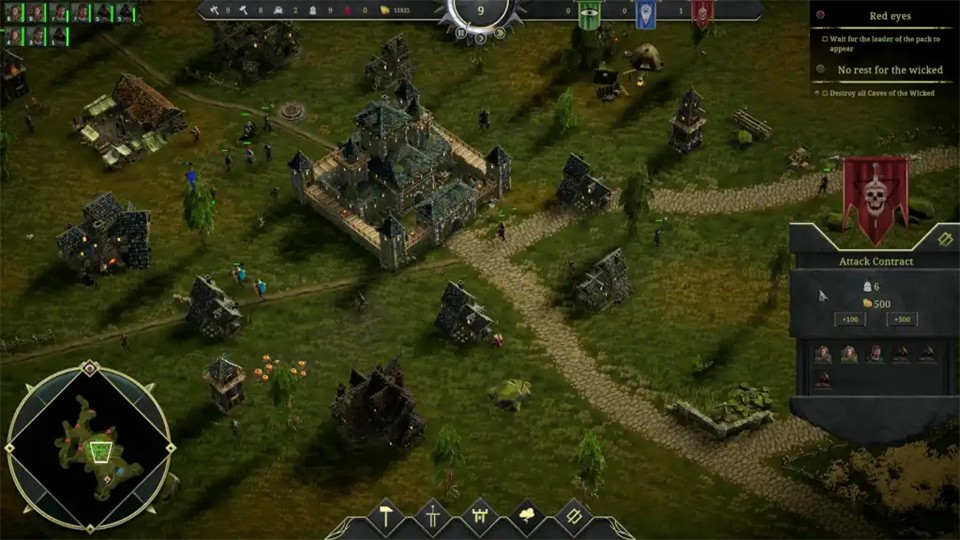Screen dimensions: 960x540
Task: Select the blue banner at top
Action: 646,14
